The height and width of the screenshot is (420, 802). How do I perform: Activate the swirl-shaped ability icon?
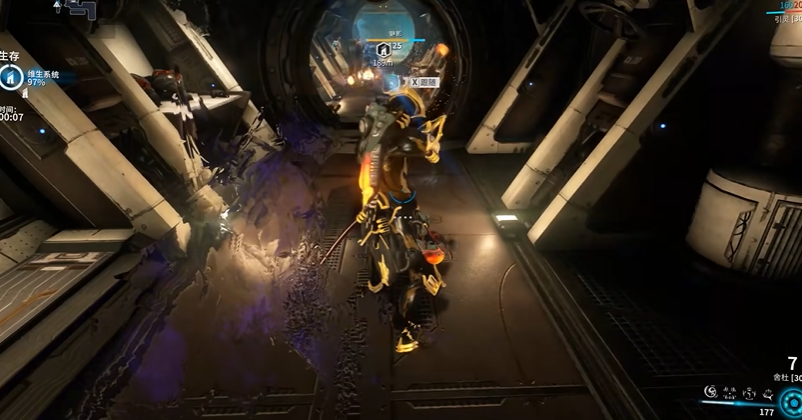pyautogui.click(x=711, y=391)
